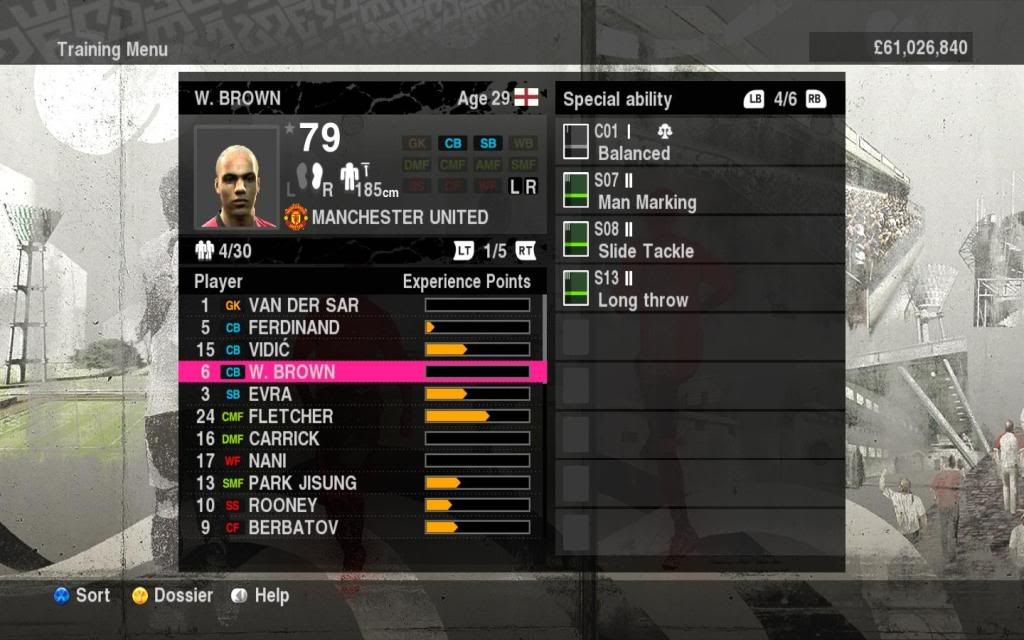Select the Balanced special ability card
The image size is (1024, 640).
click(700, 143)
